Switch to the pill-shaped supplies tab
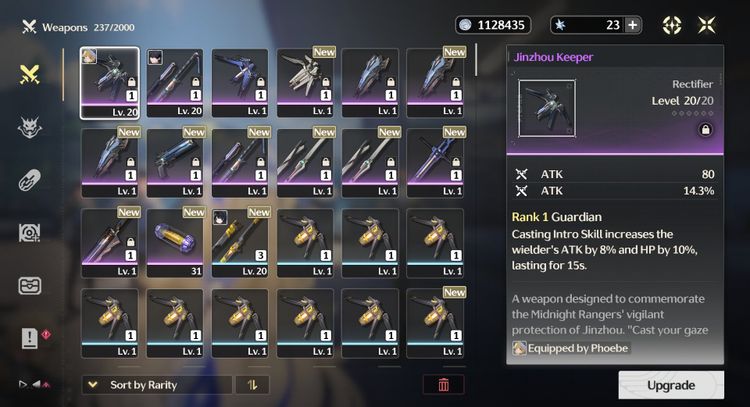This screenshot has height=407, width=750. 30,180
